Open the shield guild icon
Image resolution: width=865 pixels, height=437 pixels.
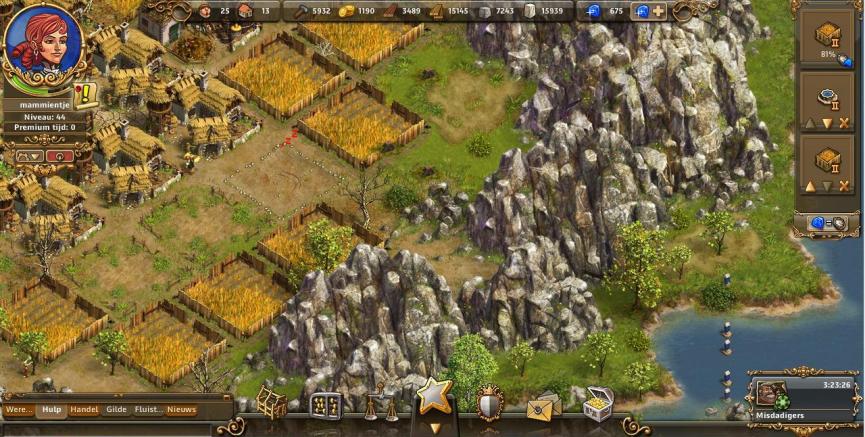pyautogui.click(x=489, y=401)
